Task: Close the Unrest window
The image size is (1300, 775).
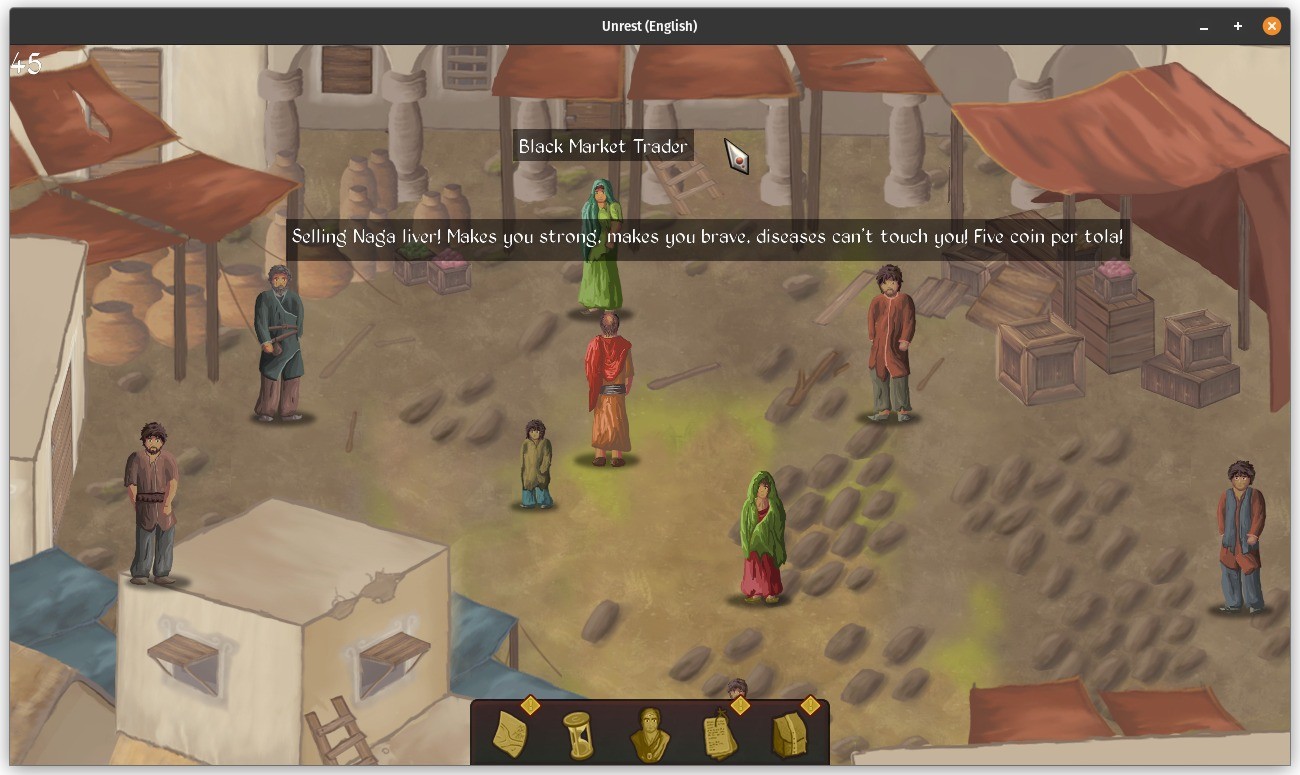Action: coord(1272,27)
